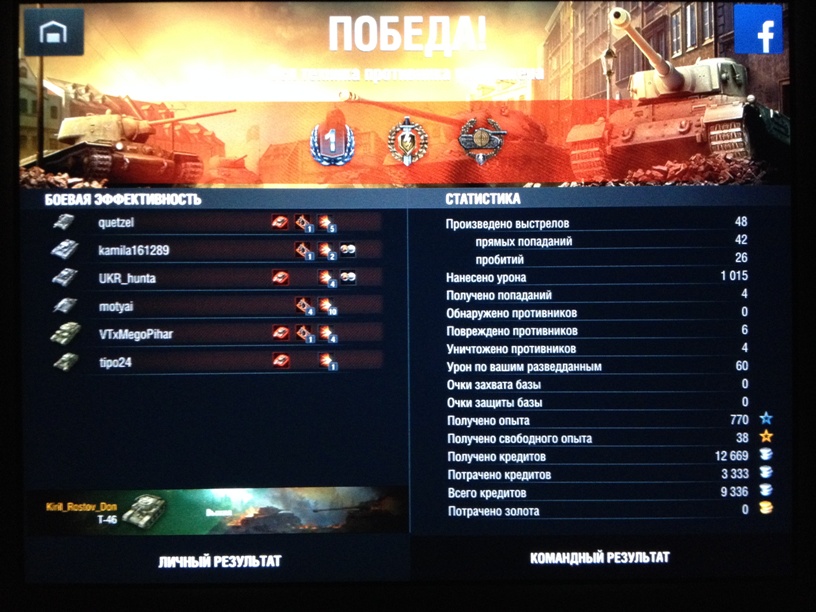Click the motyai player row

tap(215, 306)
